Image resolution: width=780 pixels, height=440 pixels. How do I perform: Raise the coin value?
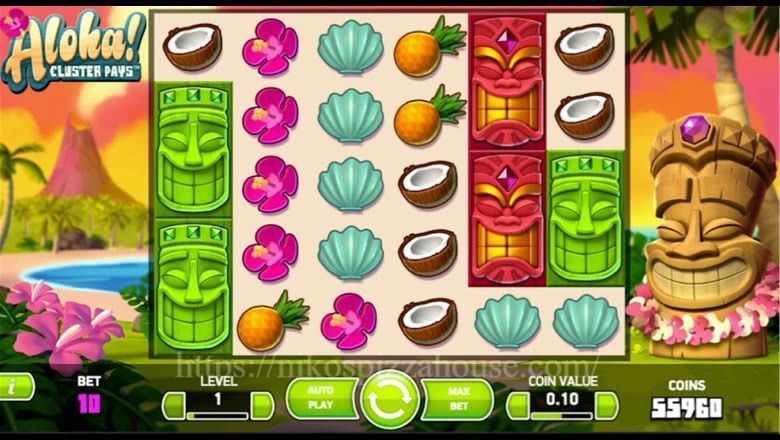[607, 405]
